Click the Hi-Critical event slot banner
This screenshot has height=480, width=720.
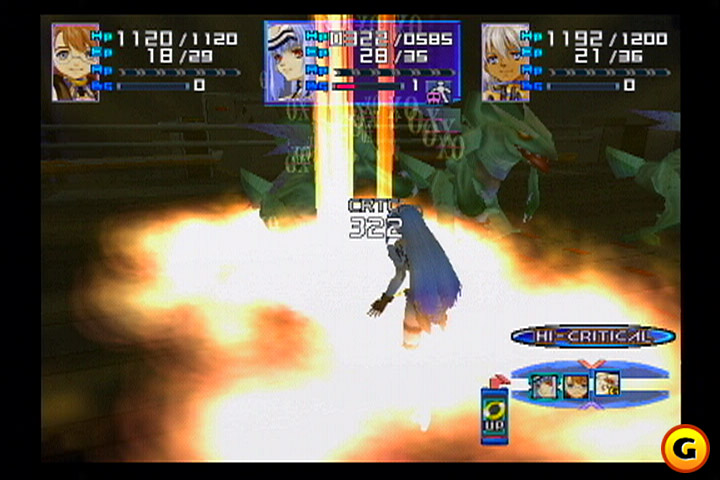pyautogui.click(x=593, y=336)
